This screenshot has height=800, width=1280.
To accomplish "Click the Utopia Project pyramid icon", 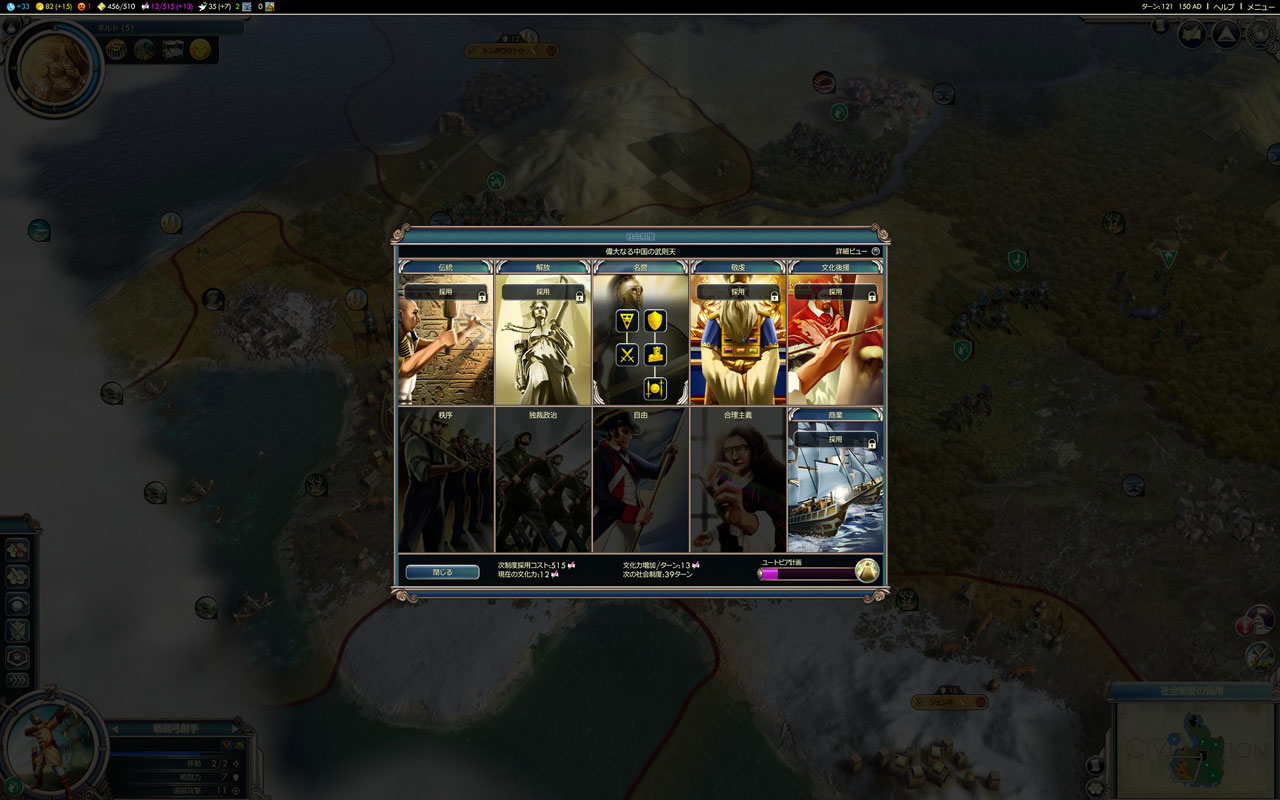I will tap(866, 571).
